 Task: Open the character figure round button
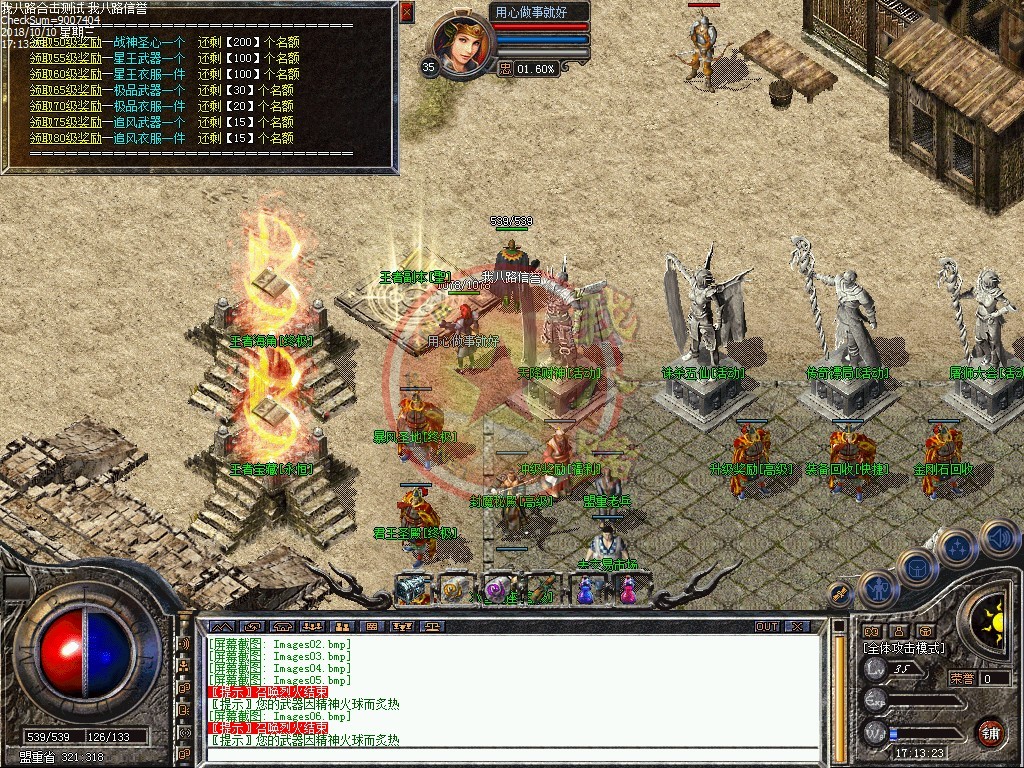pos(877,588)
